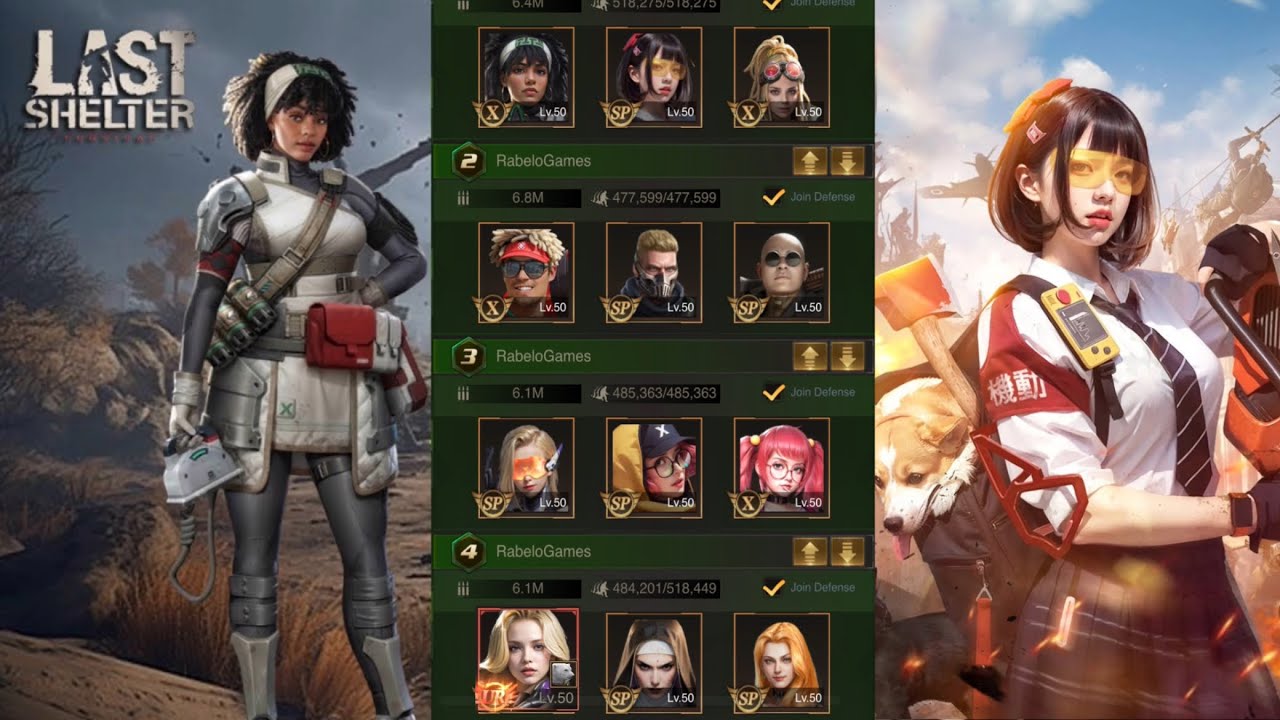Select the masked blond hero portrait
This screenshot has height=720, width=1280.
pyautogui.click(x=654, y=271)
